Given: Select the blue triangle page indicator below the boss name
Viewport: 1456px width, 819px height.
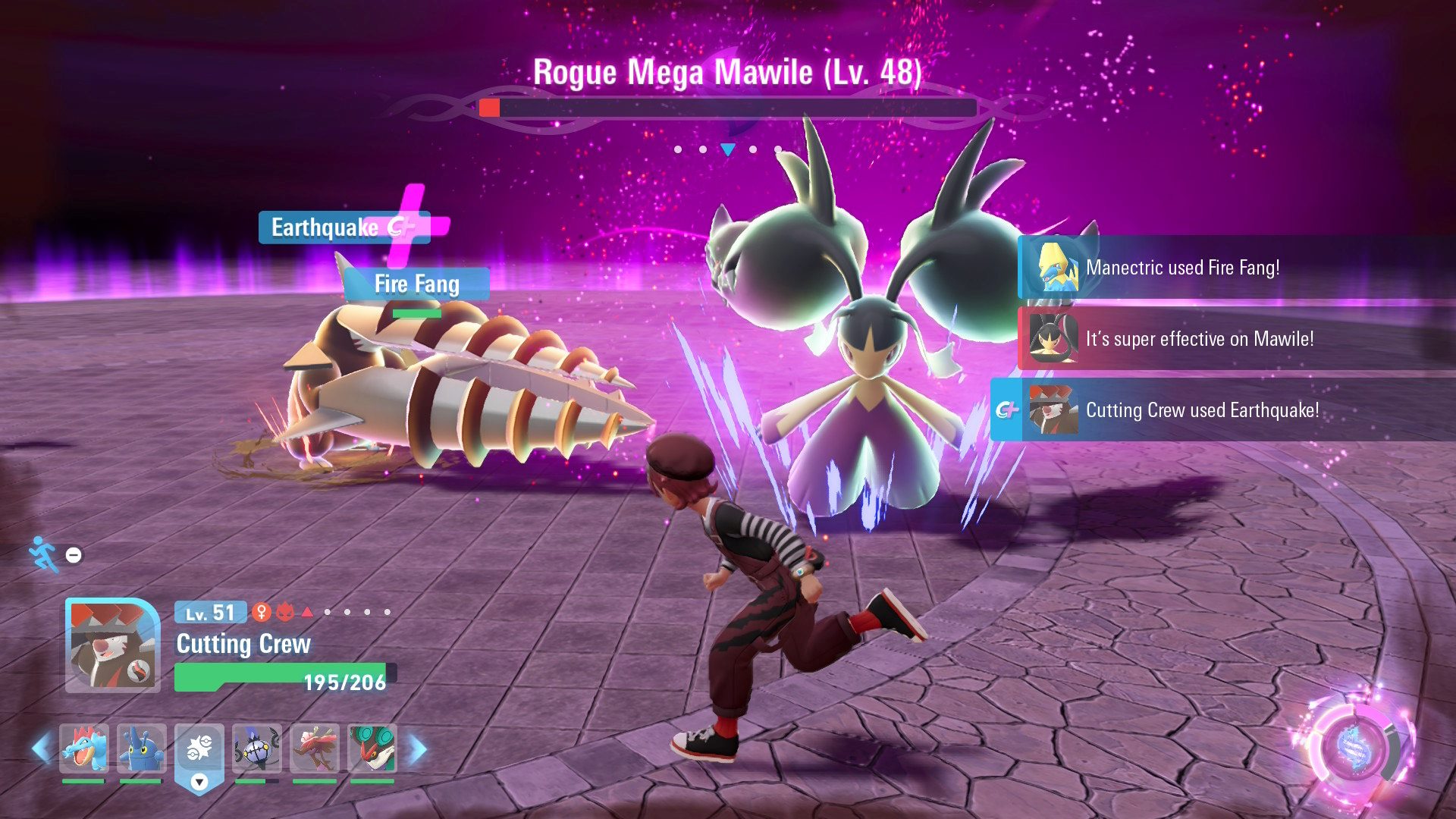Looking at the screenshot, I should click(728, 150).
